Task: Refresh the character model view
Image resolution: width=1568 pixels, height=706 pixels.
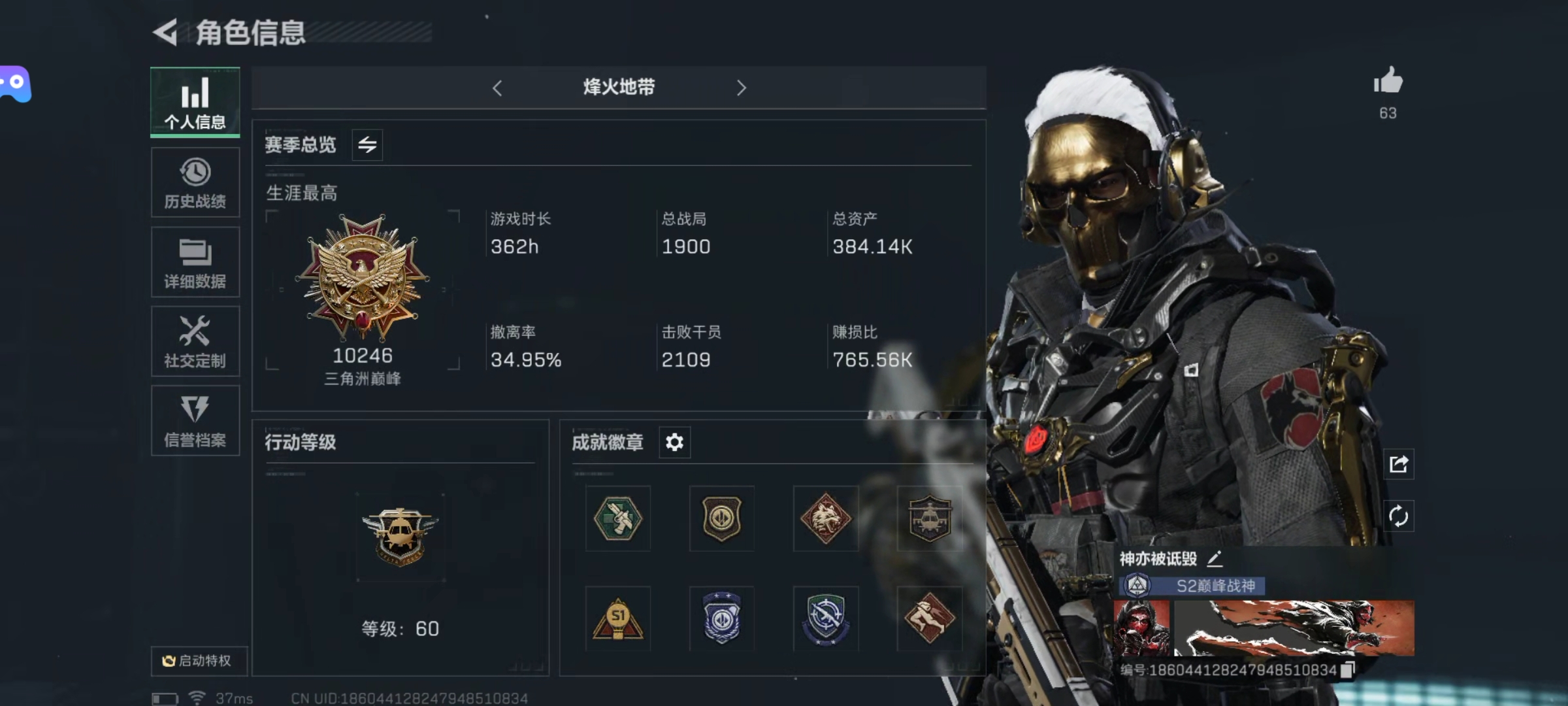Action: (1399, 516)
